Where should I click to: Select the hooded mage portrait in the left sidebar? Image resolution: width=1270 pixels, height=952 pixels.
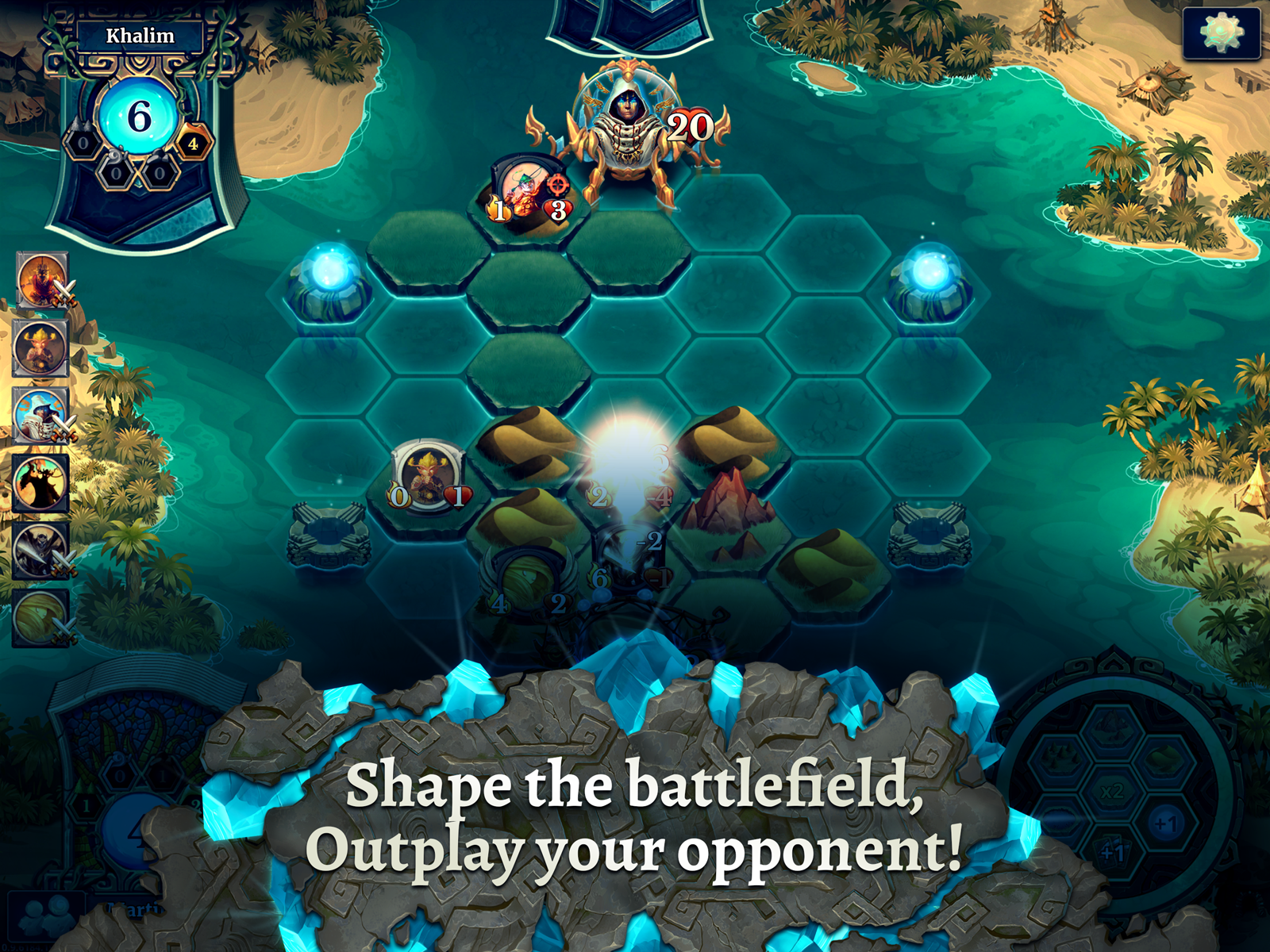click(x=40, y=416)
